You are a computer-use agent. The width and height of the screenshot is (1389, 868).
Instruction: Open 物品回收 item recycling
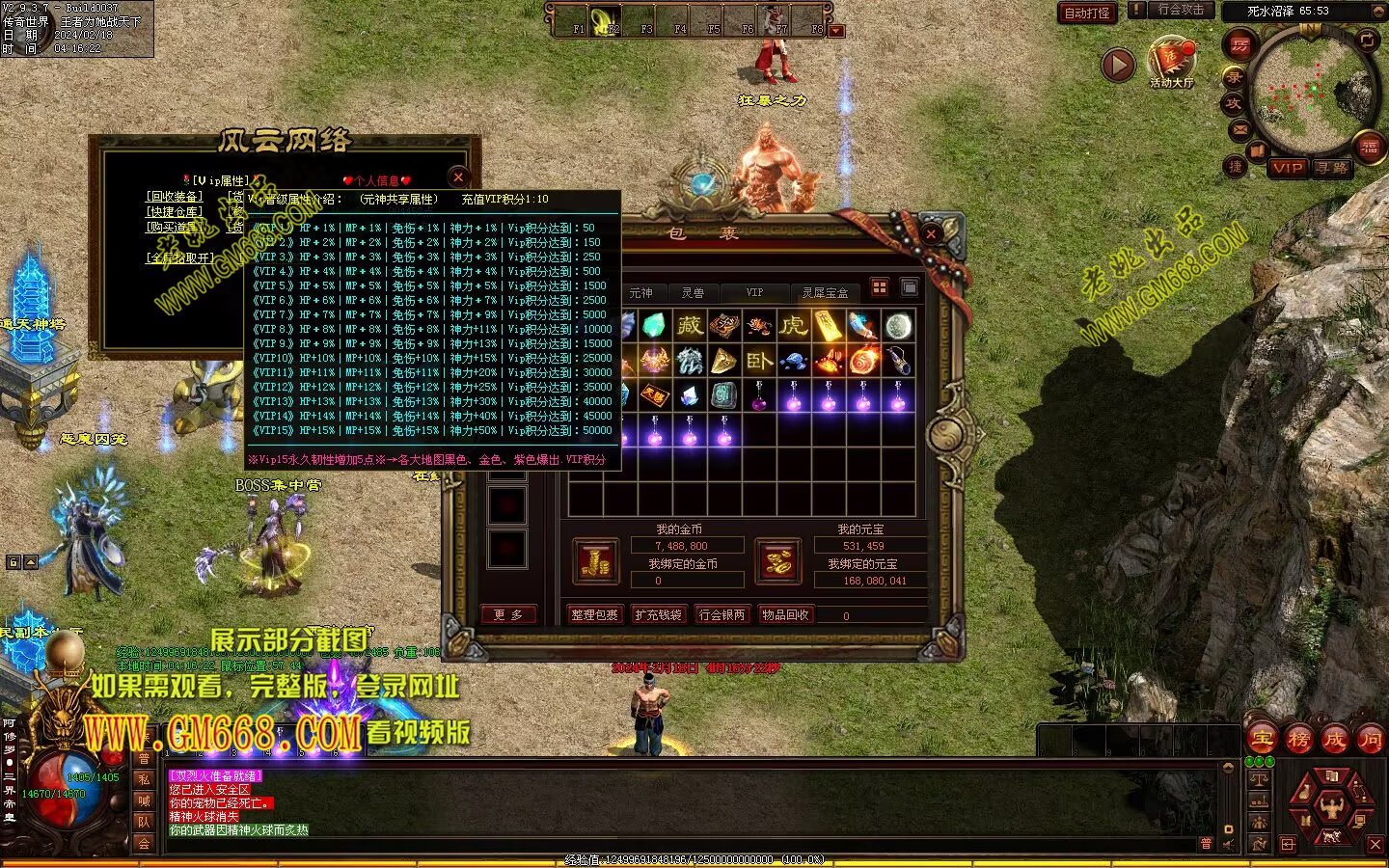pos(785,614)
